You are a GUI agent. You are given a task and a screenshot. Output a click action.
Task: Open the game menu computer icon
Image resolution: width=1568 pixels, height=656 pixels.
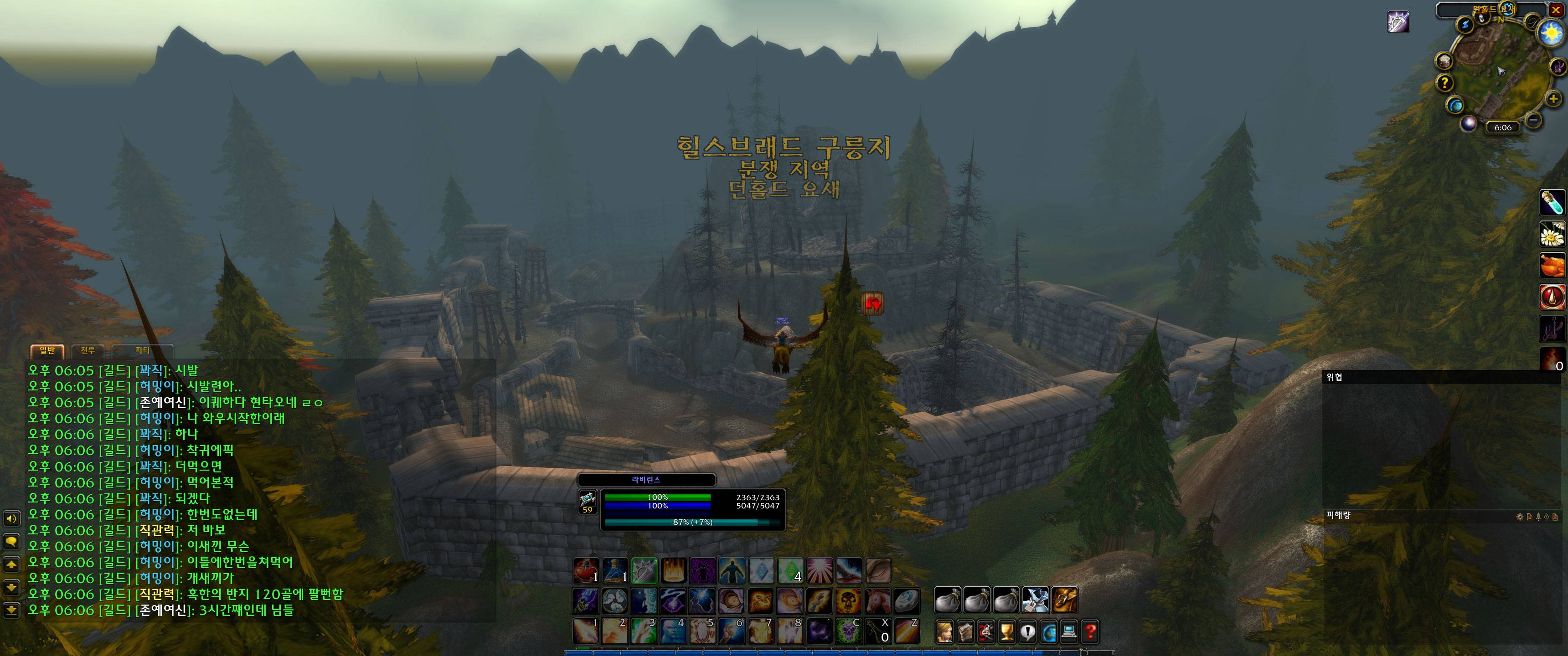click(x=1069, y=632)
